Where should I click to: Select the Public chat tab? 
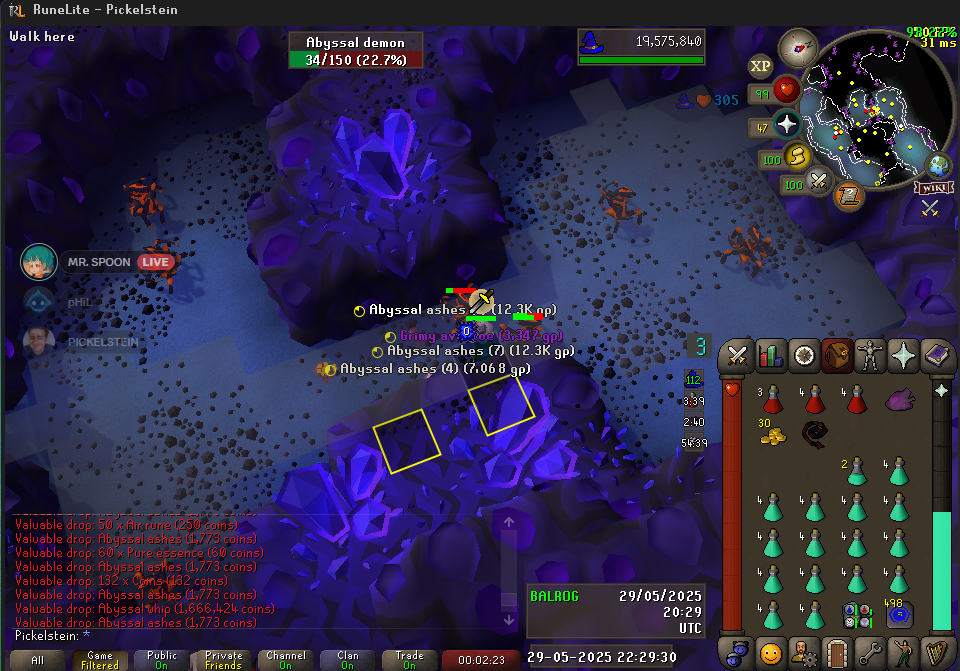point(162,660)
